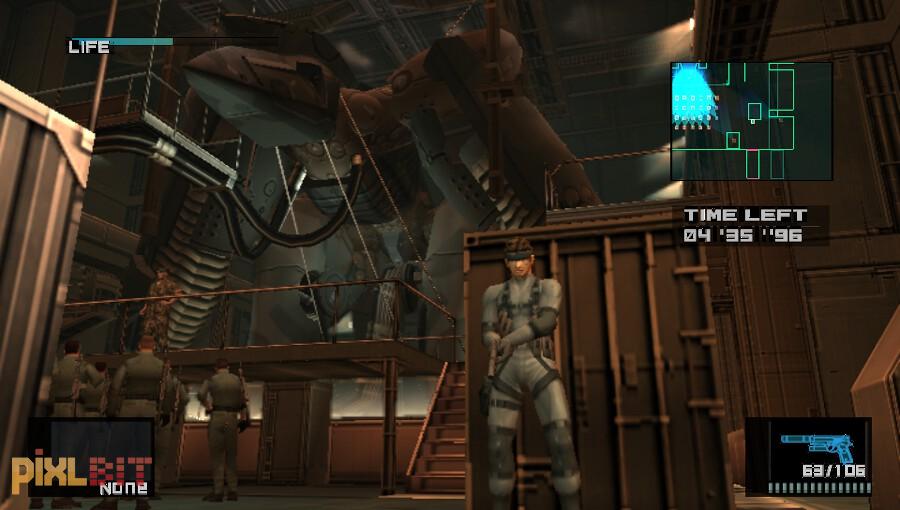Click the item slot labeled NONE
Viewport: 900px width, 510px height.
pos(91,458)
